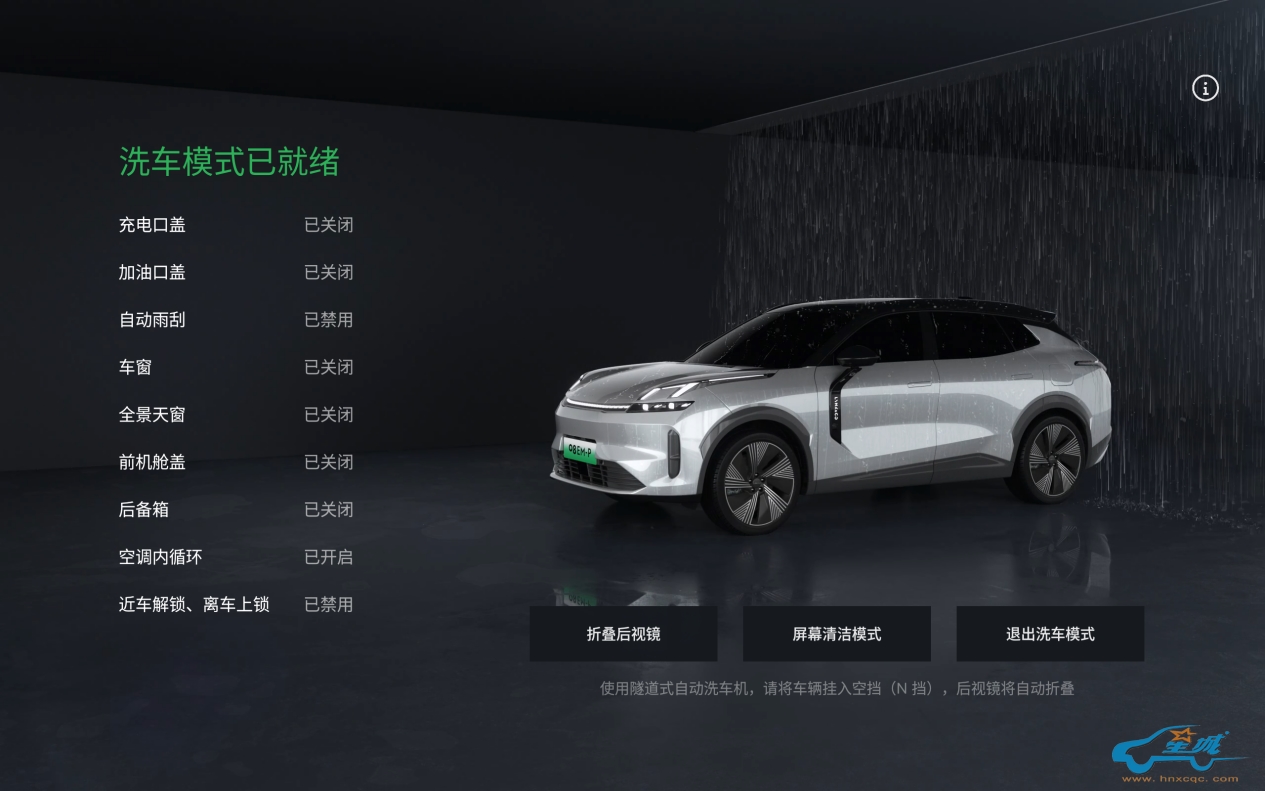Screen dimensions: 1265x791
Task: Open the info circle icon
Action: 1205,88
